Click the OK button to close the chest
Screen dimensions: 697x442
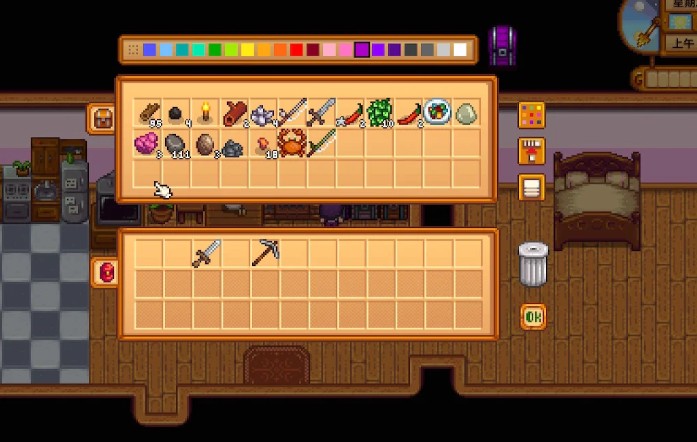532,318
